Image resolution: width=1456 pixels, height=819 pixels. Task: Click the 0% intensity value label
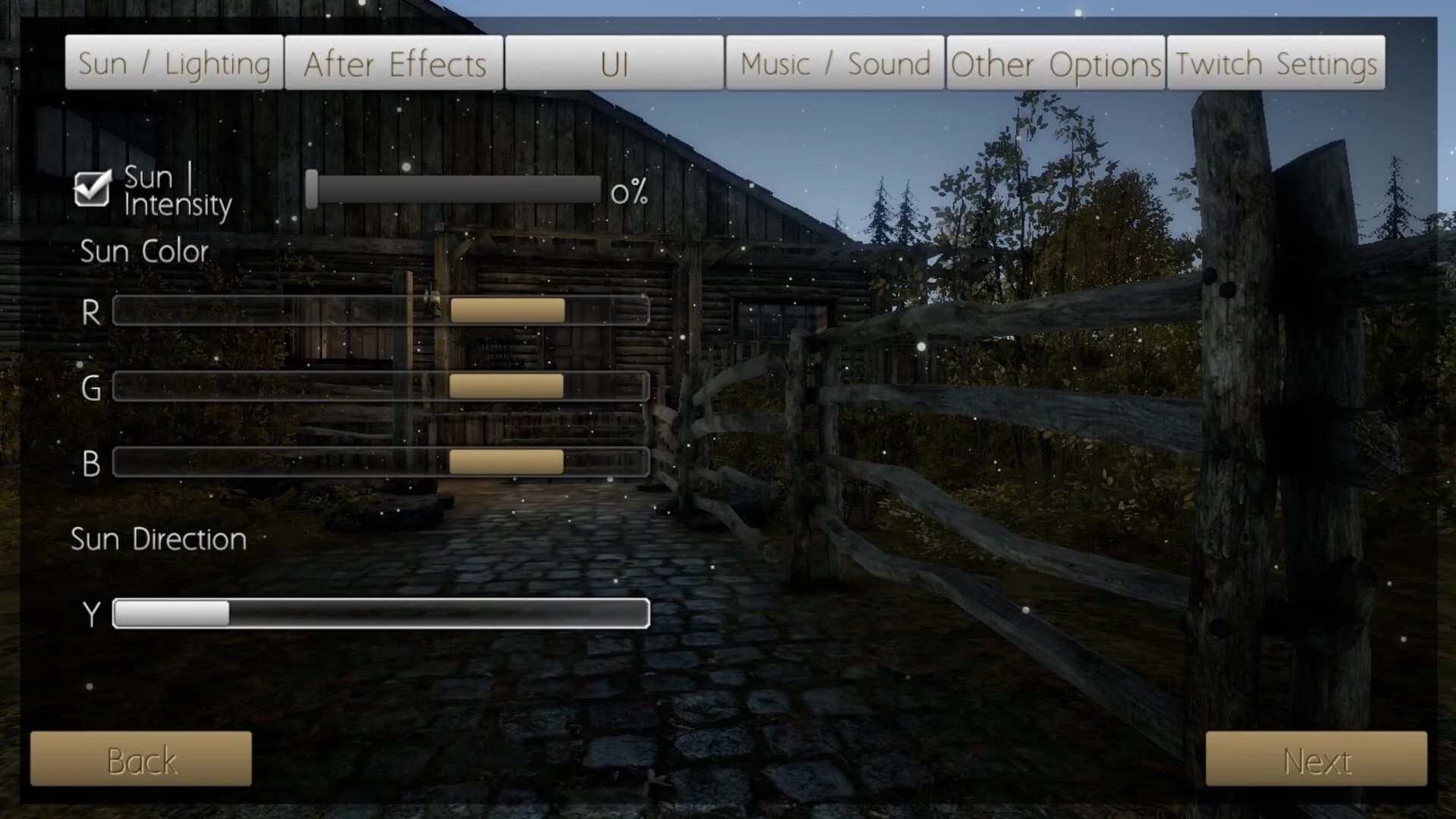click(x=630, y=193)
